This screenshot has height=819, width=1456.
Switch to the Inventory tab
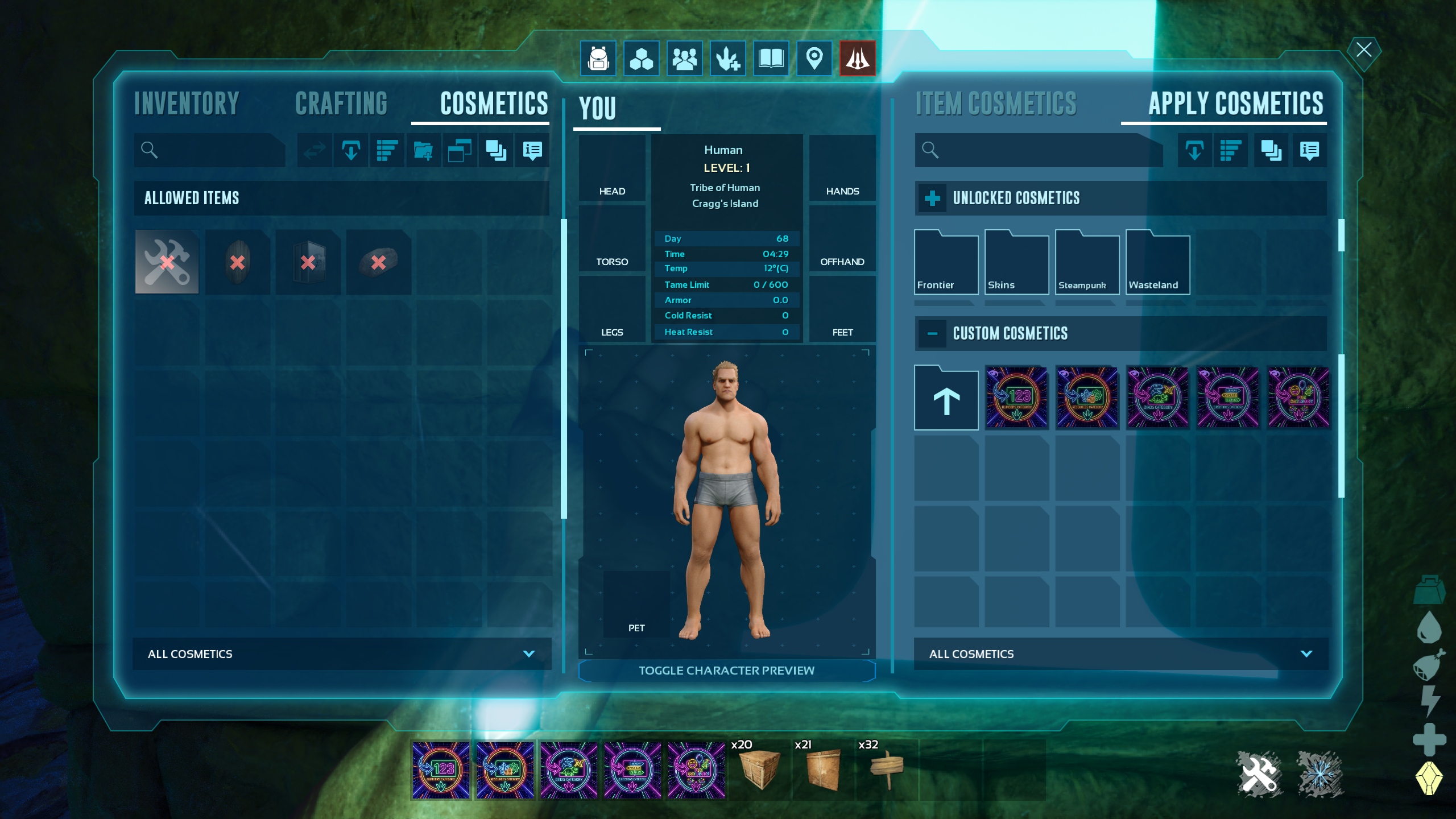187,104
